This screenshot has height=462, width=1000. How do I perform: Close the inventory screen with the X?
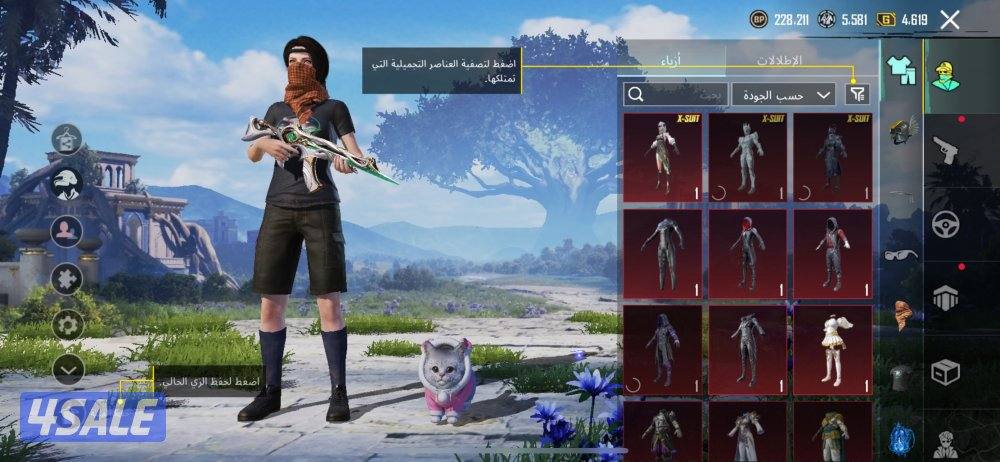coord(950,19)
